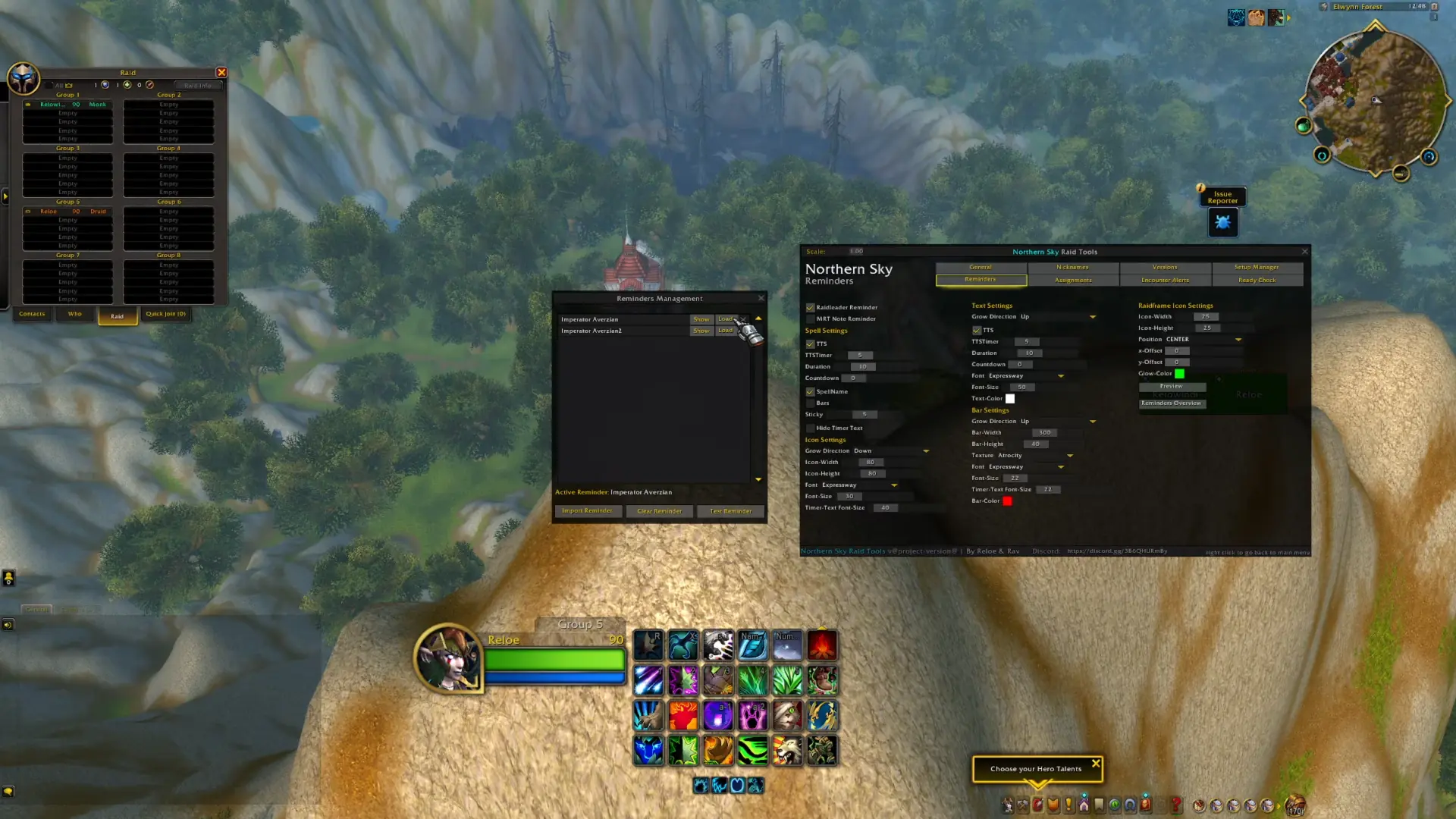This screenshot has height=819, width=1456.
Task: Open the Position CENTER dropdown
Action: click(x=1238, y=340)
